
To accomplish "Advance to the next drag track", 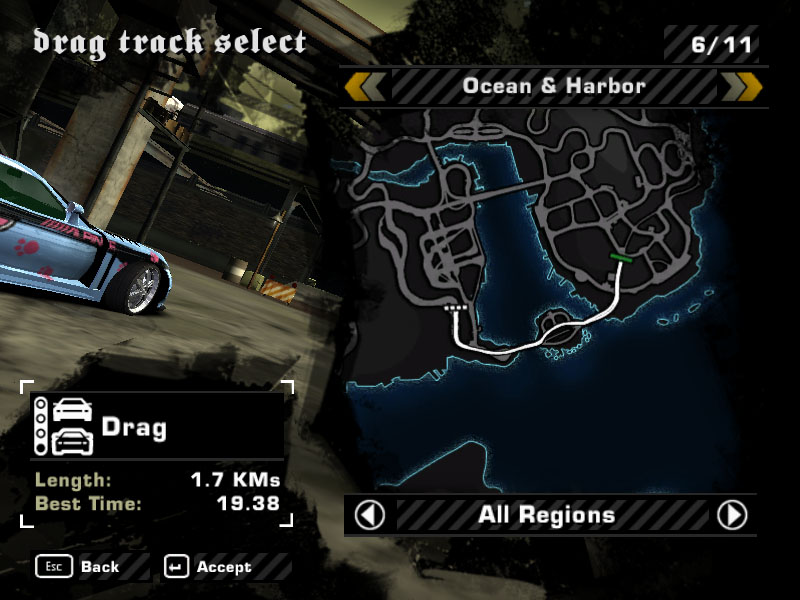I will point(741,86).
